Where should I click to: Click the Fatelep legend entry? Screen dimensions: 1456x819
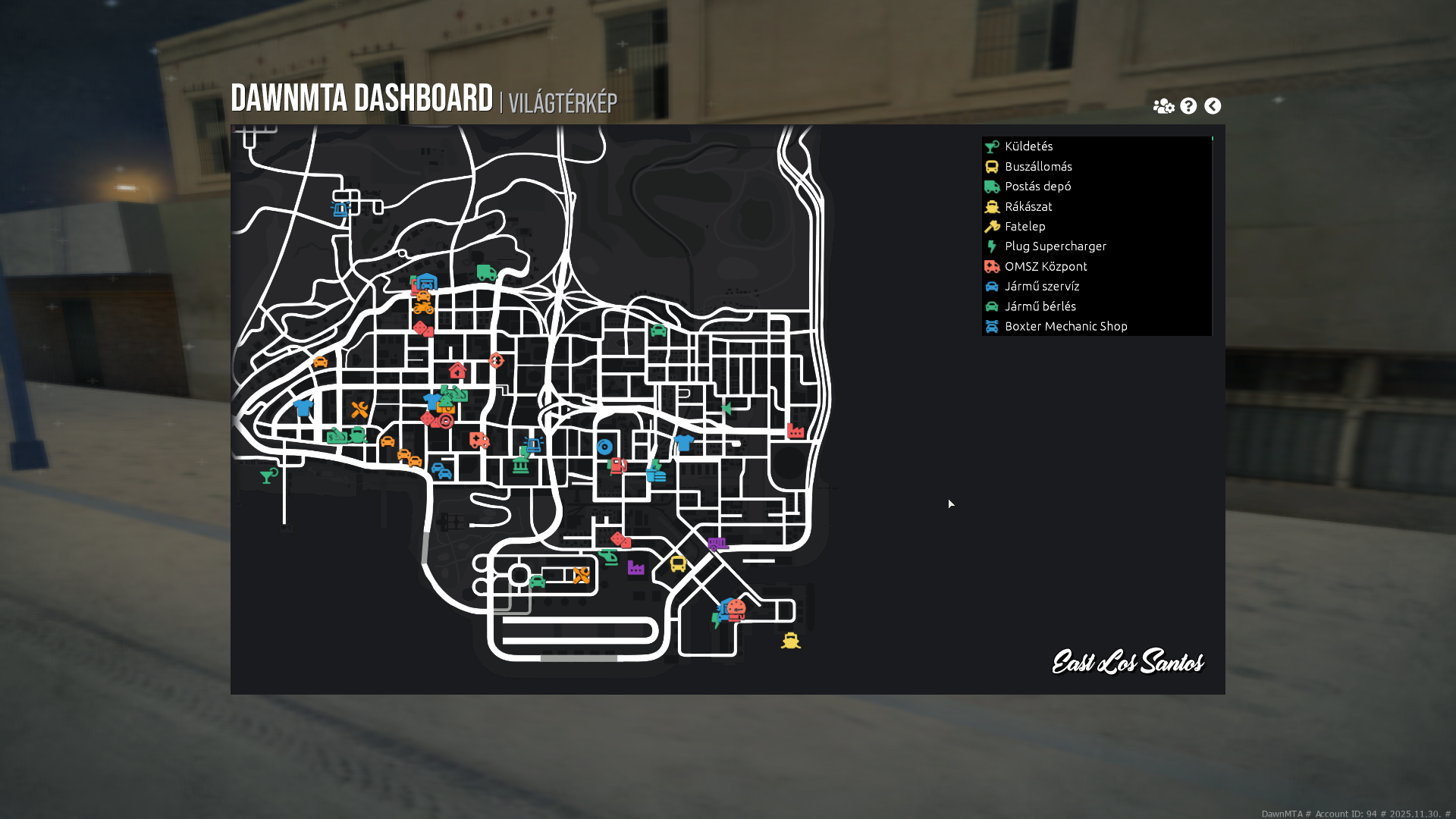[x=1025, y=227]
